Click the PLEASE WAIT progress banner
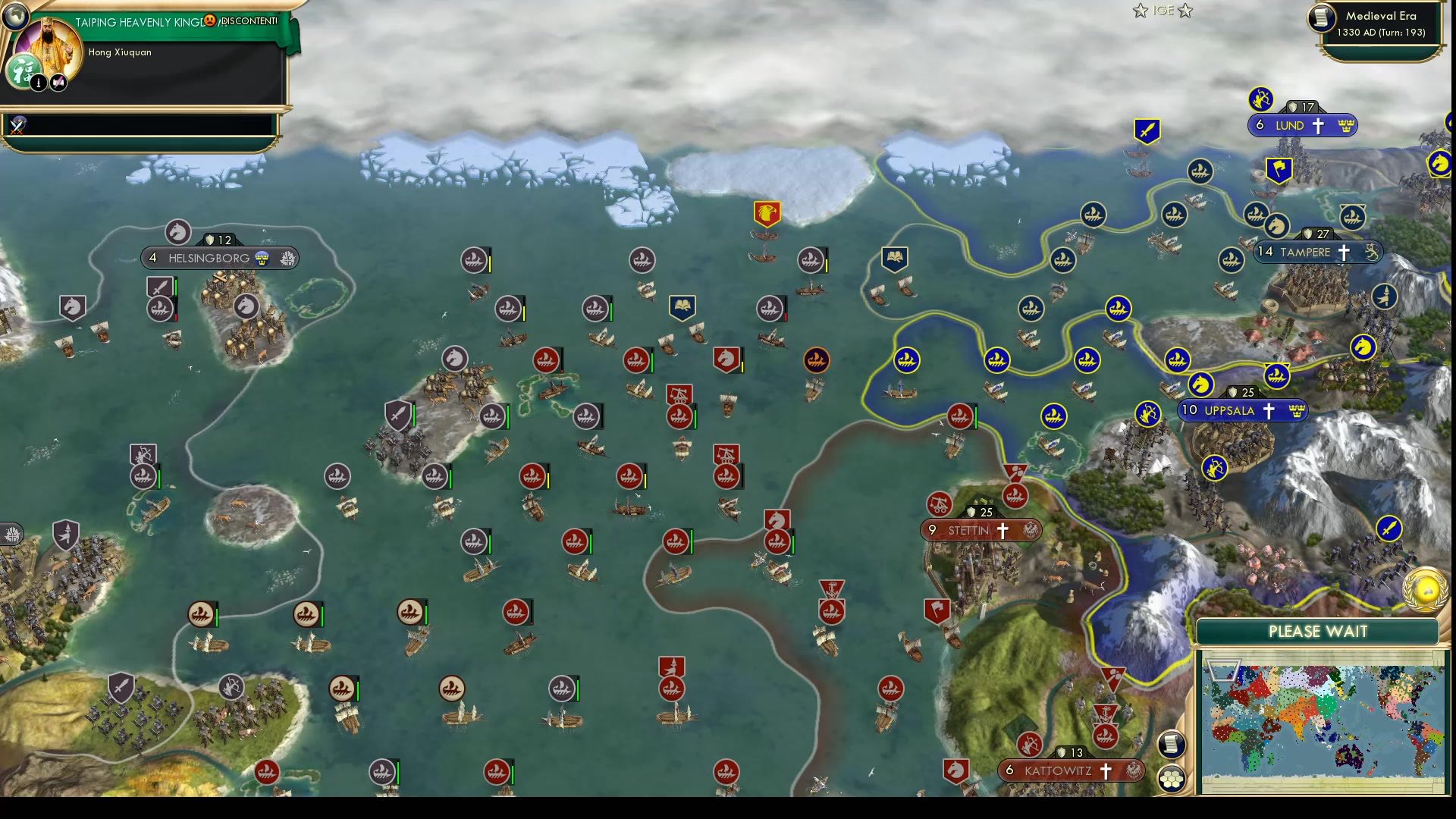This screenshot has width=1456, height=819. pos(1317,631)
